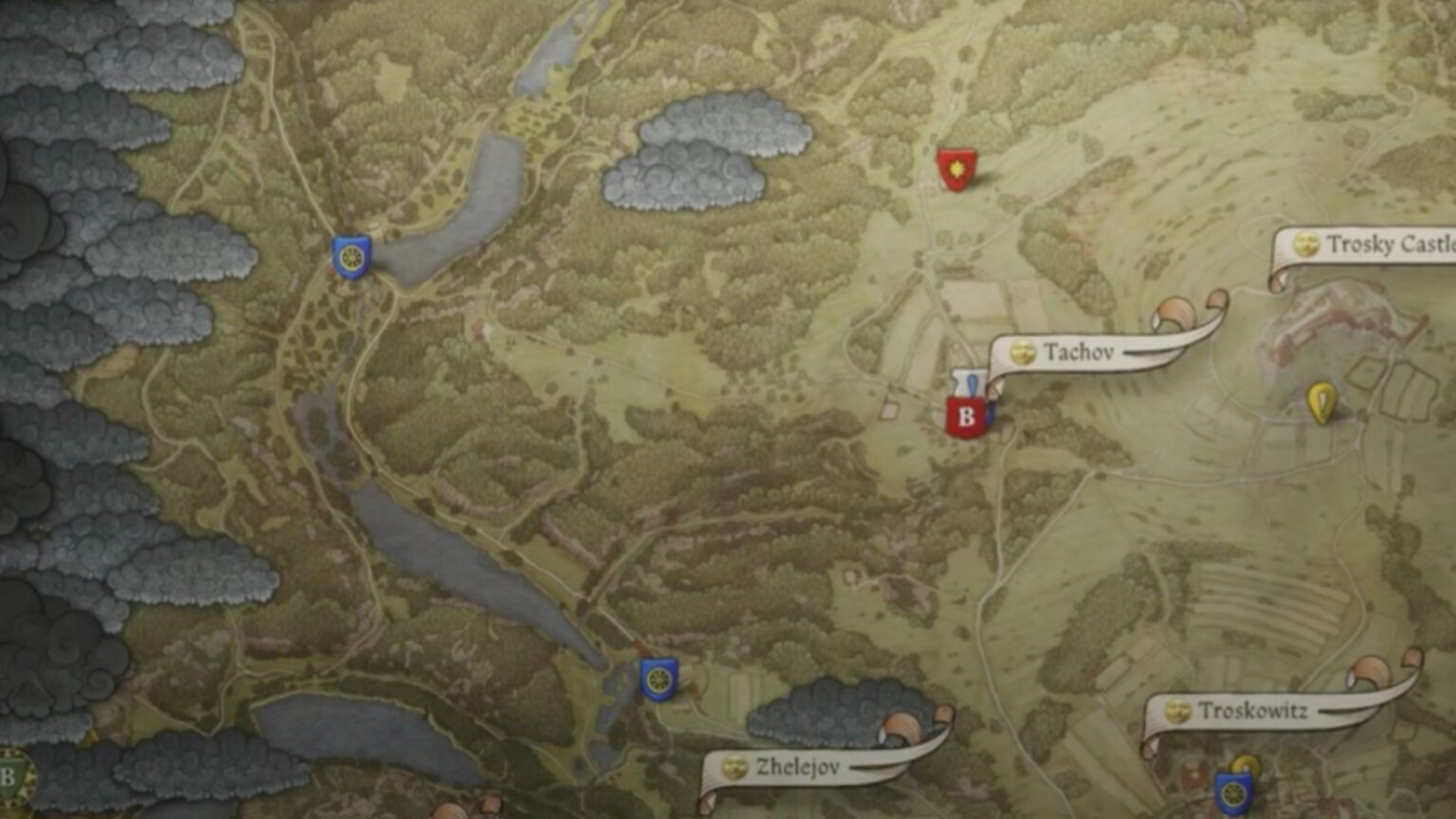This screenshot has height=819, width=1456.
Task: Click the red sun-emblazoned shield marker up north
Action: [x=957, y=169]
